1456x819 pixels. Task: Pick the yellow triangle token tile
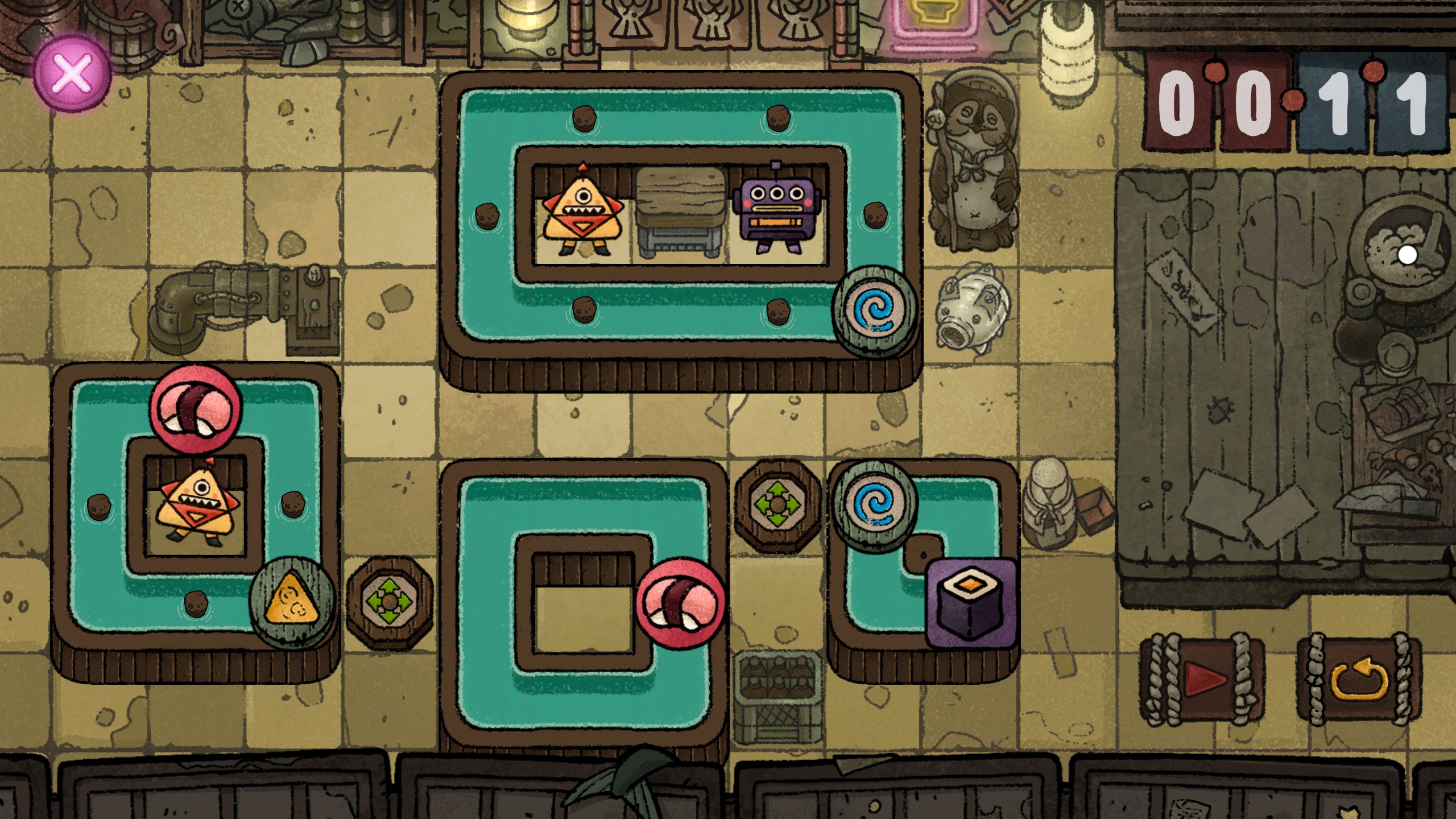[x=292, y=603]
